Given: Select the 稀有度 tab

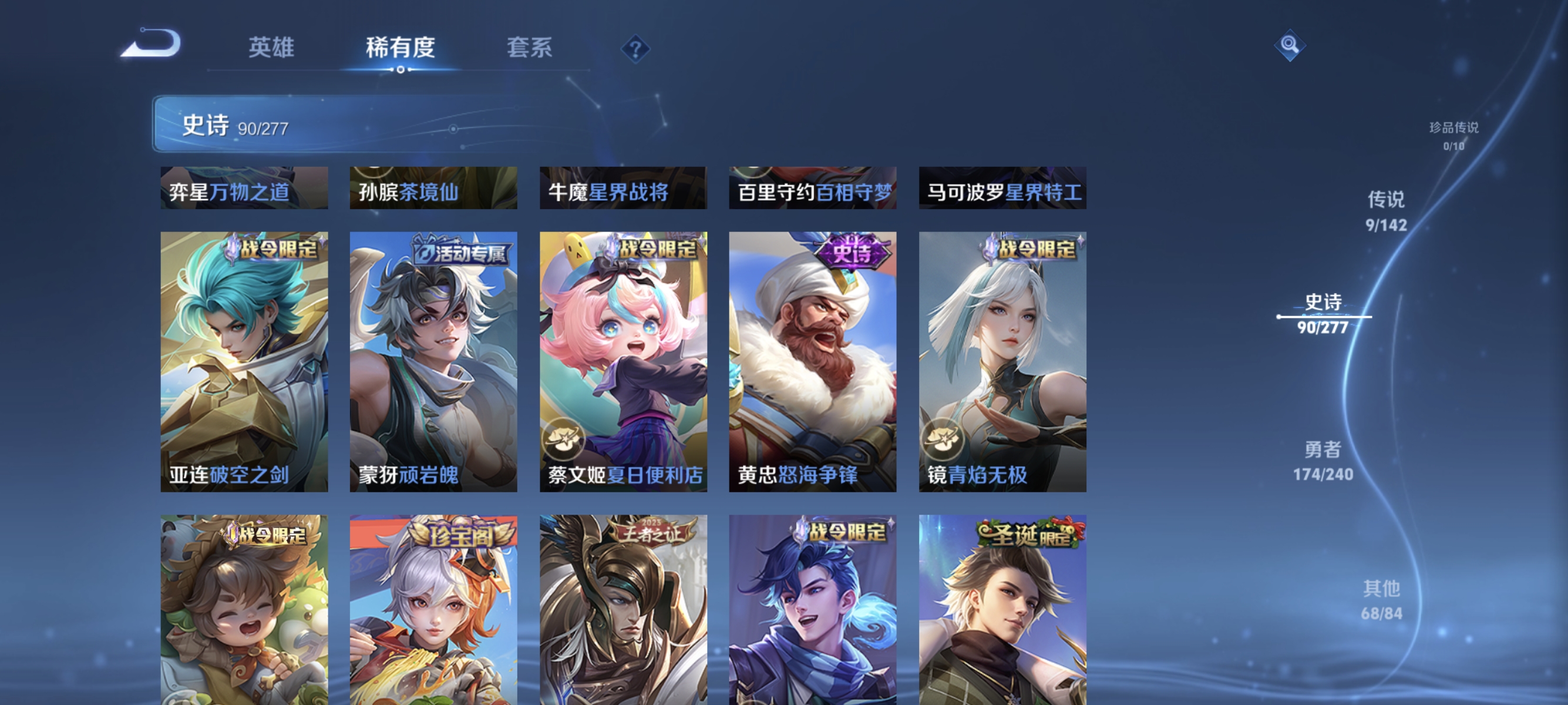Looking at the screenshot, I should (401, 49).
